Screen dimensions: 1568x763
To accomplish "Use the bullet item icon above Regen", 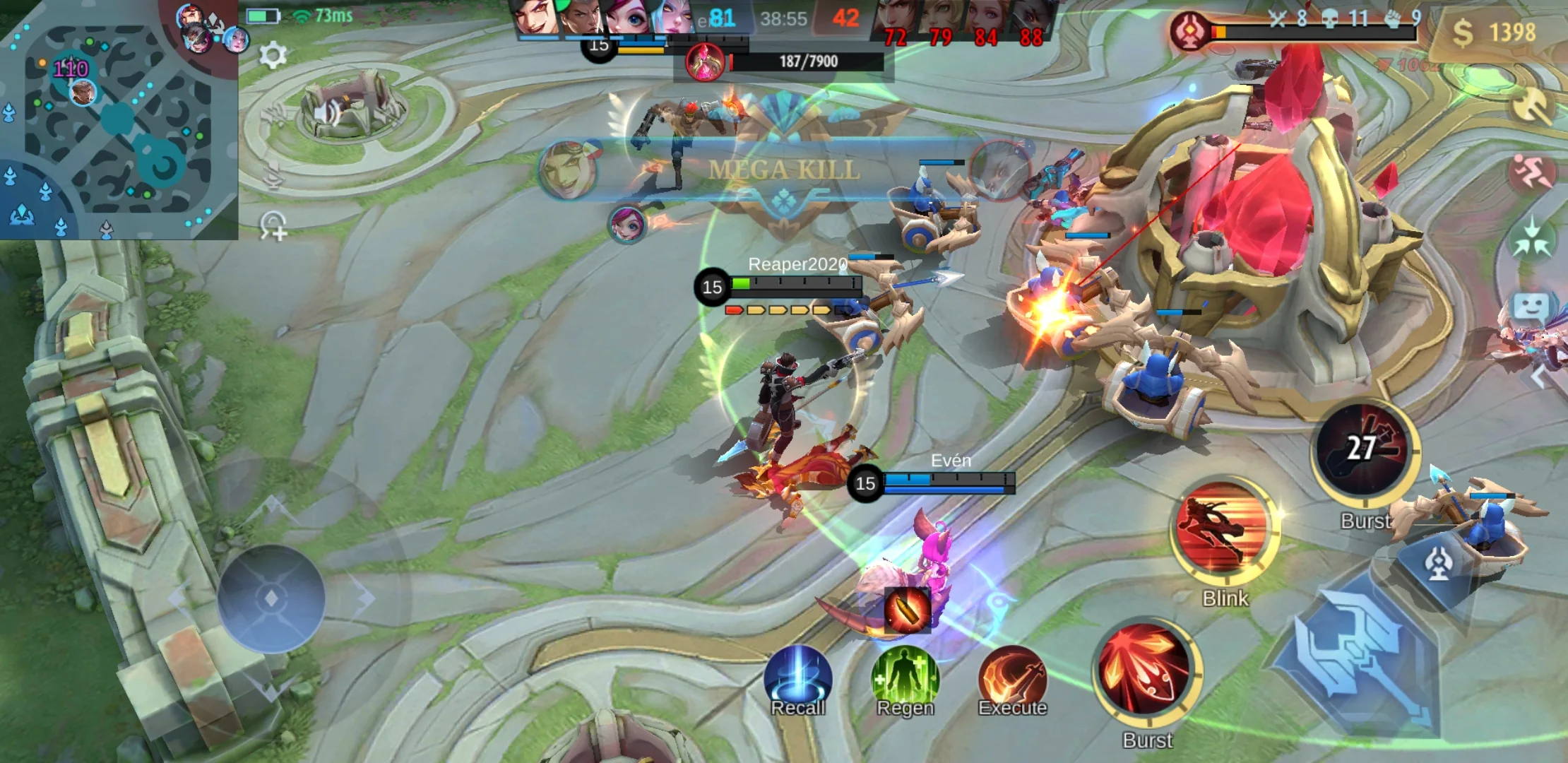I will [x=906, y=609].
